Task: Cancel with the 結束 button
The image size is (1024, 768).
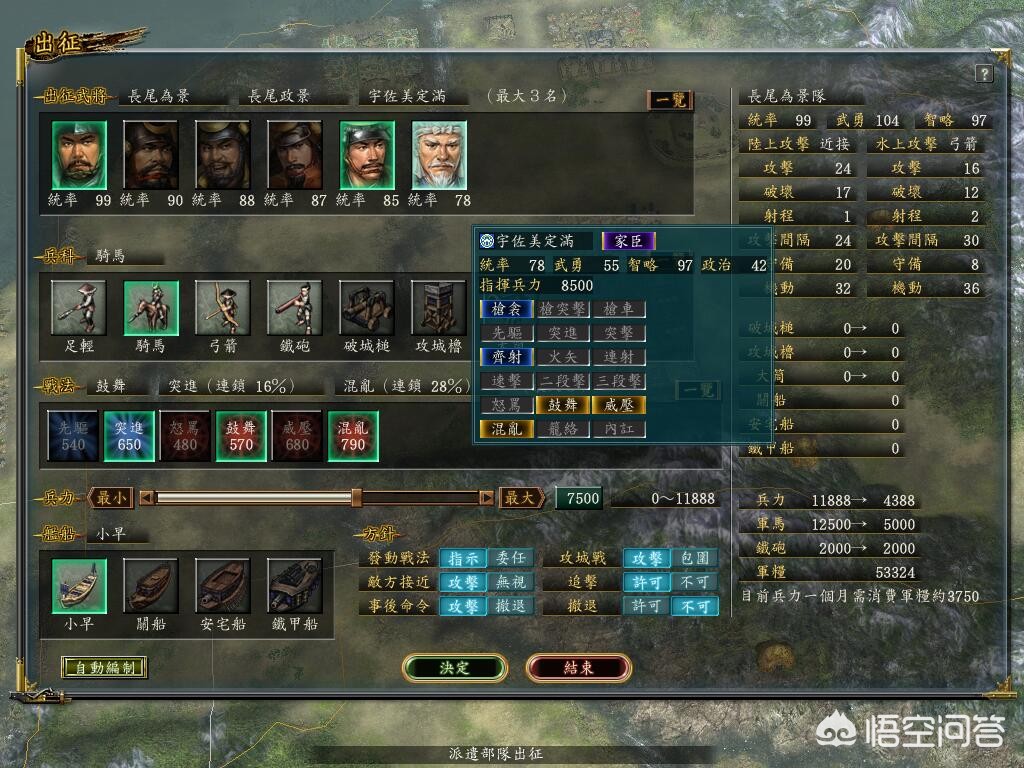Action: 578,668
